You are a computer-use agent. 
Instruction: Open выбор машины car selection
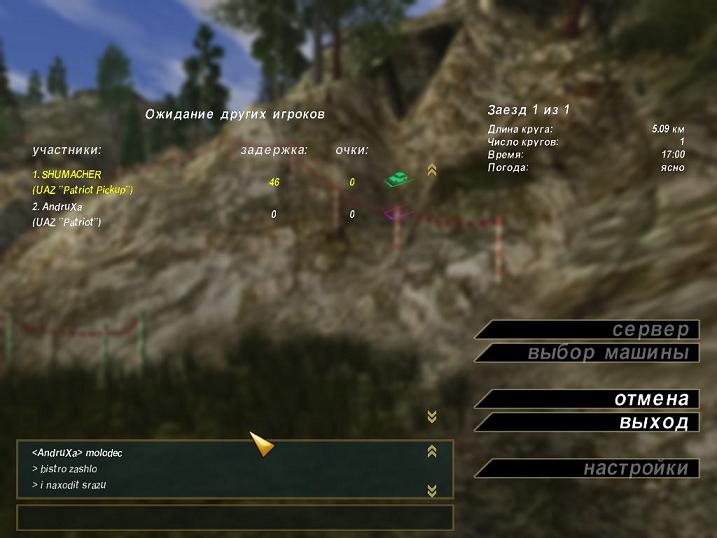tap(590, 353)
